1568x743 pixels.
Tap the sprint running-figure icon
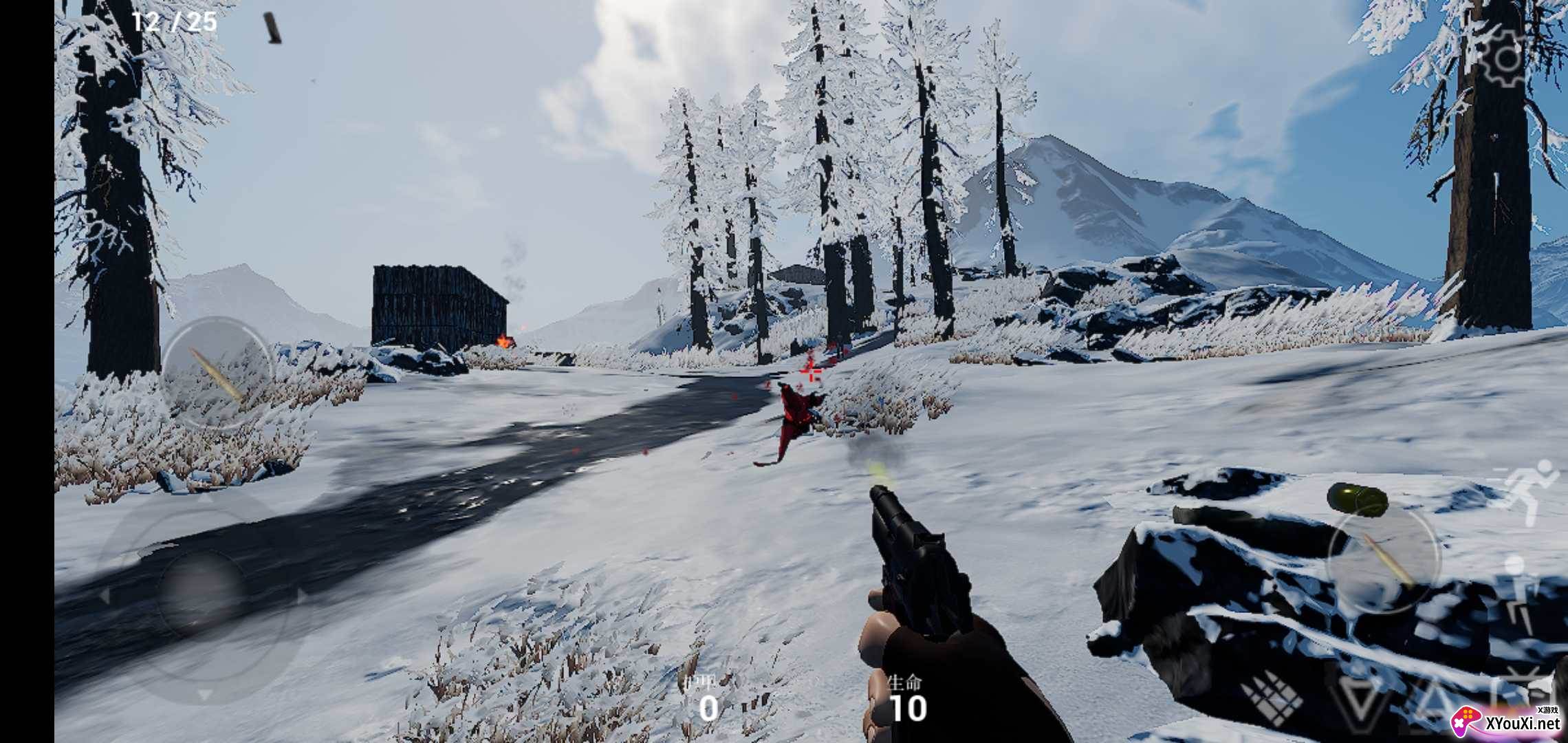pos(1529,492)
